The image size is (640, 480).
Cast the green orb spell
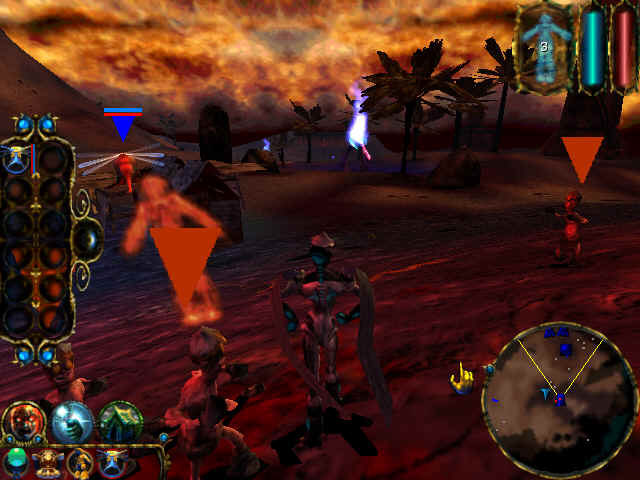pyautogui.click(x=15, y=460)
